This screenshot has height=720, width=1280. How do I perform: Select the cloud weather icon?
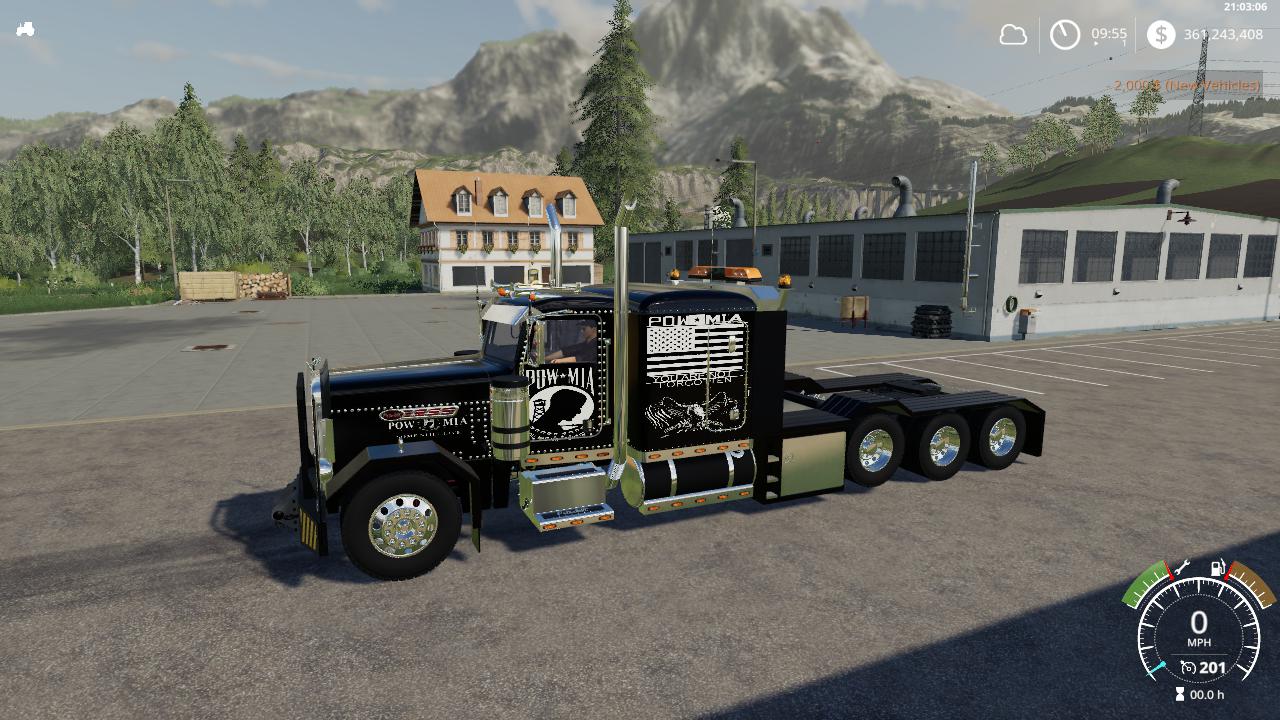(x=1013, y=35)
